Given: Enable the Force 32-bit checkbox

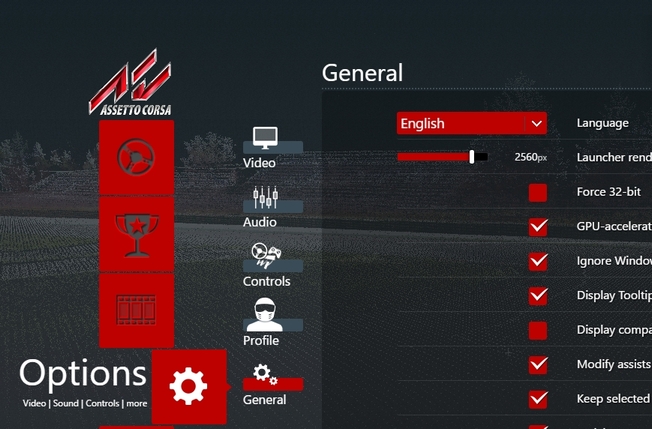Looking at the screenshot, I should pos(538,192).
